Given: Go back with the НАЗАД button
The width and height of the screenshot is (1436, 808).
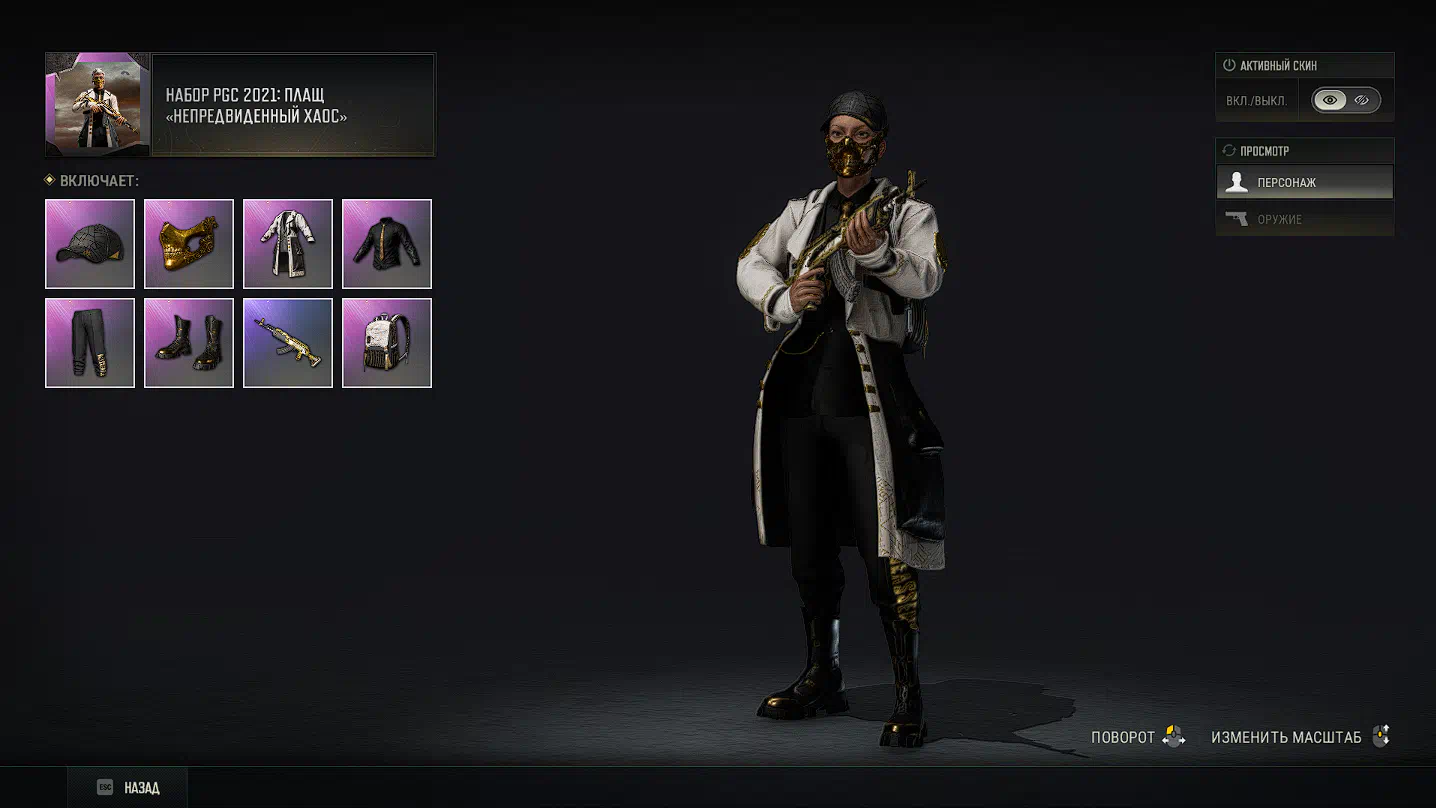Looking at the screenshot, I should coord(128,788).
